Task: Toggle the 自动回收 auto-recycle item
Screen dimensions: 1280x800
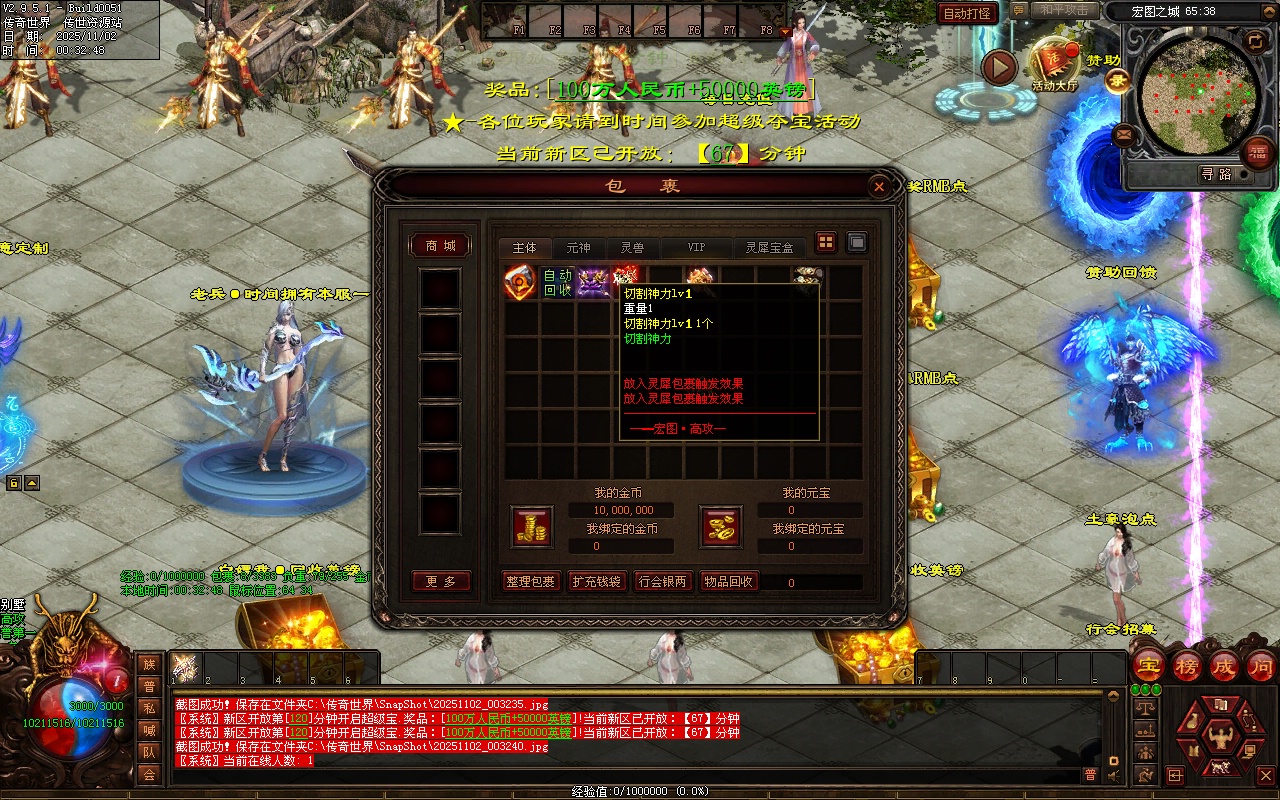Action: [x=557, y=283]
